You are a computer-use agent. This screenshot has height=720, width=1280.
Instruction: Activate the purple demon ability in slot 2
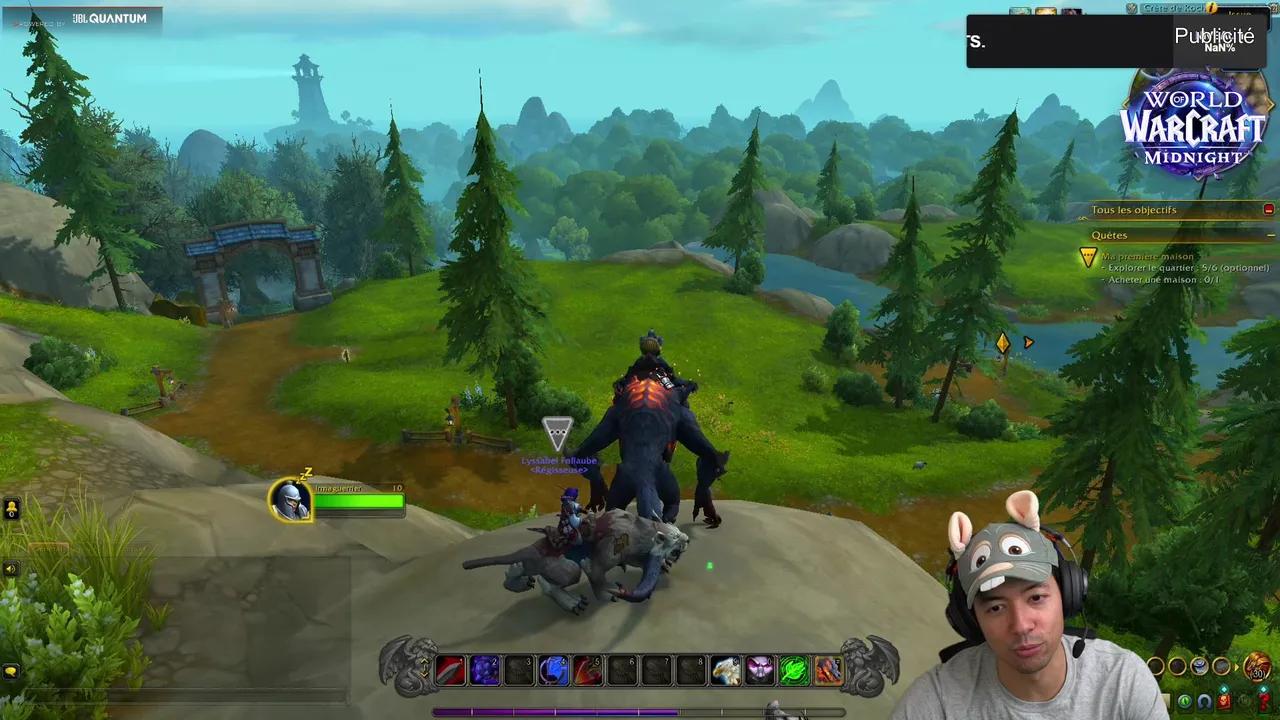[485, 671]
